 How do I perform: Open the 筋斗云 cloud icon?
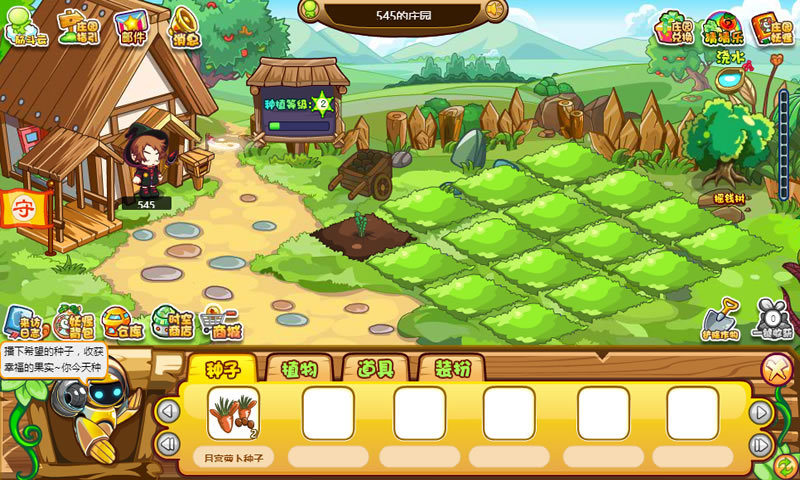[x=25, y=24]
